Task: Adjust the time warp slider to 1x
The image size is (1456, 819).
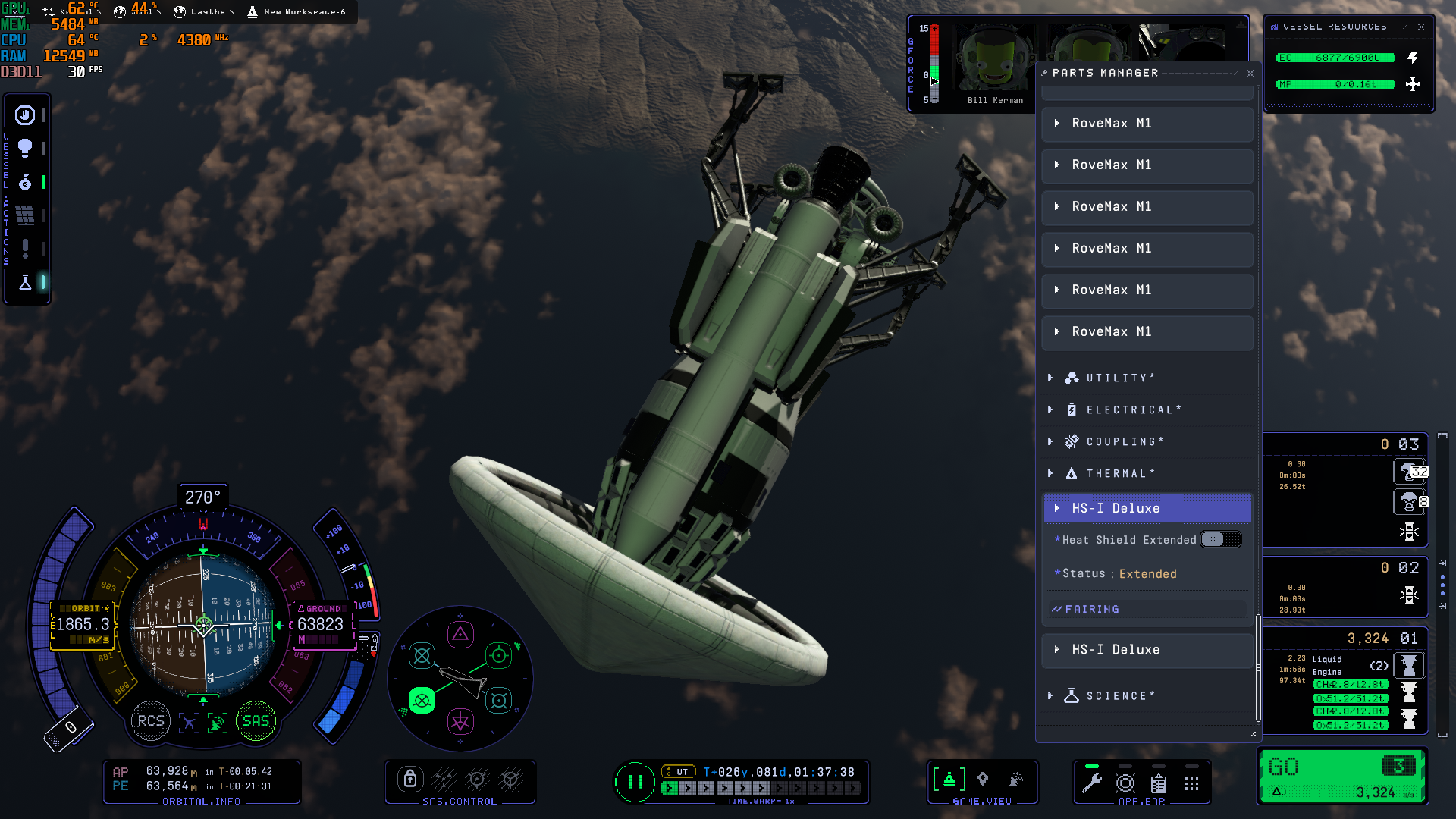Action: pyautogui.click(x=670, y=788)
